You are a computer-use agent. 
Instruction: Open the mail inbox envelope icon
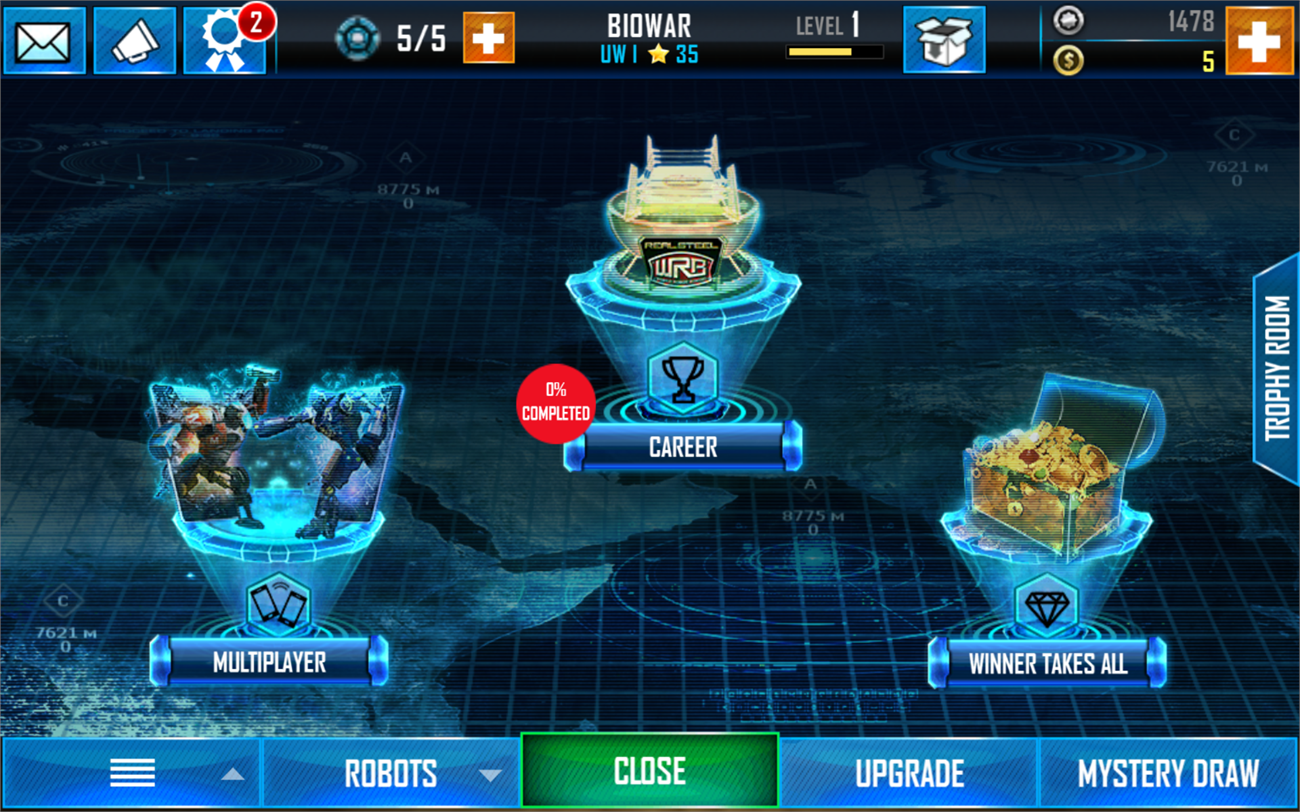[x=45, y=41]
